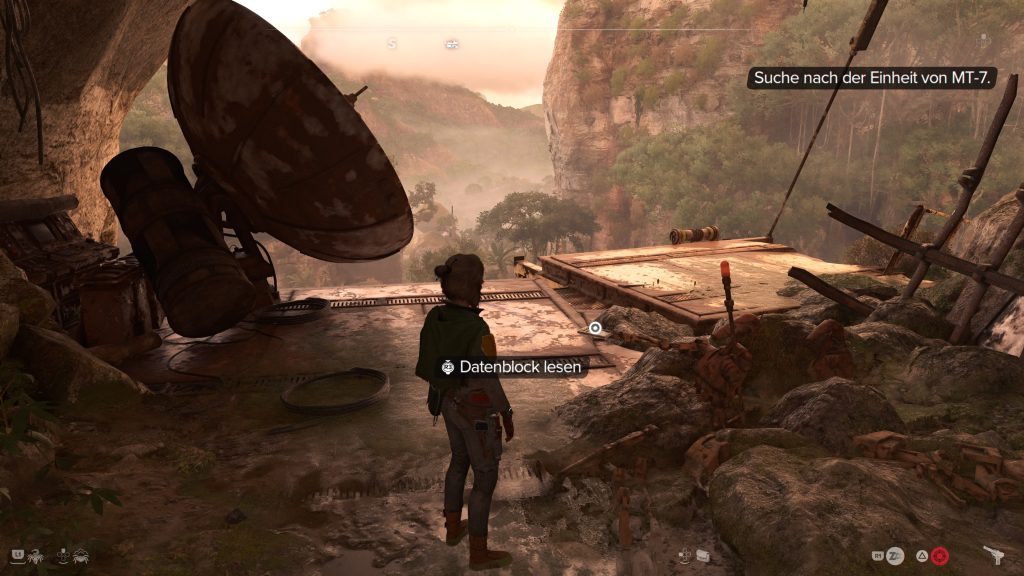The height and width of the screenshot is (576, 1024).
Task: Click the data card icon in the bottom HUD
Action: (703, 555)
